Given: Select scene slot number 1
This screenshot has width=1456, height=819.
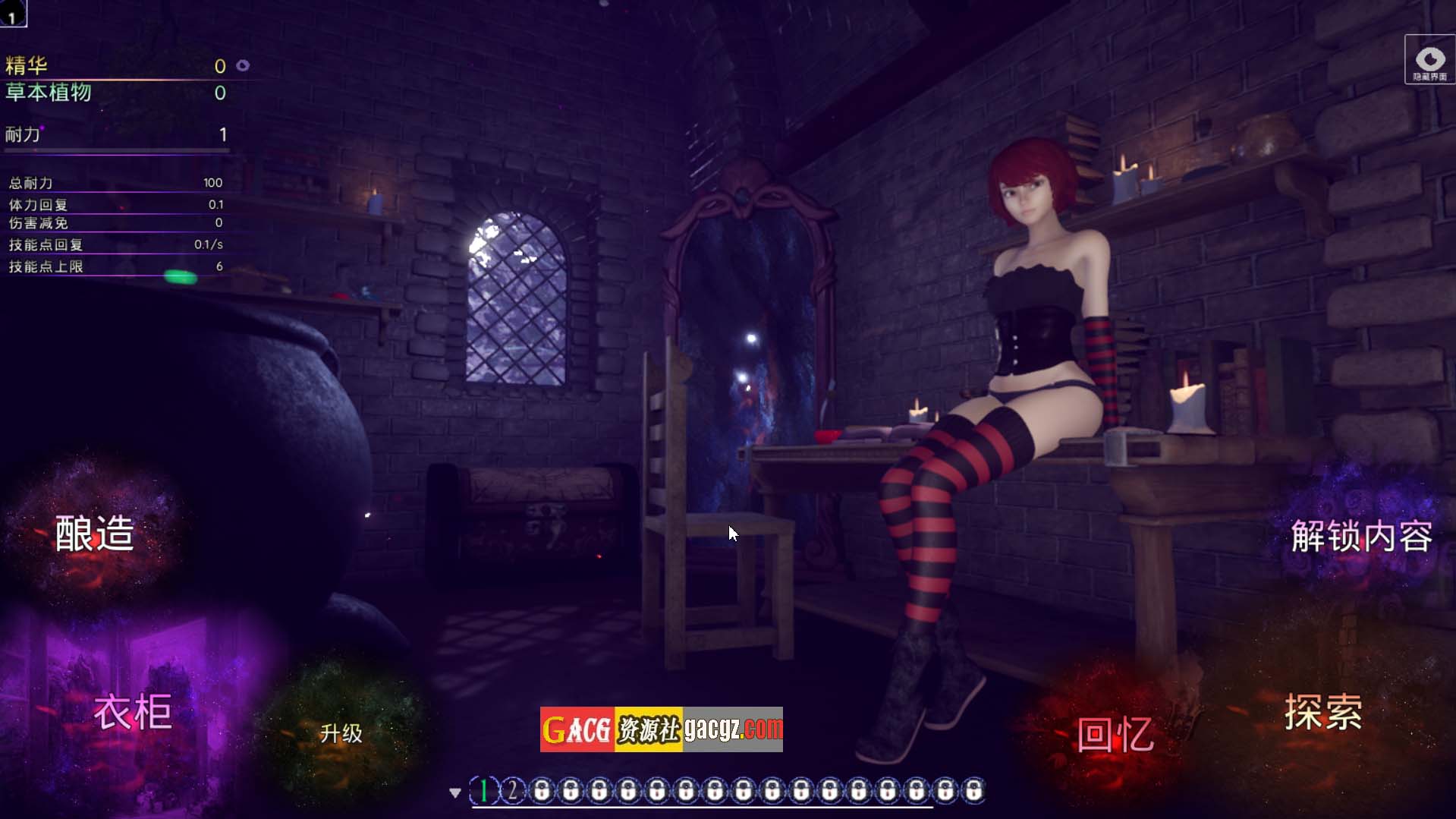Looking at the screenshot, I should click(484, 791).
